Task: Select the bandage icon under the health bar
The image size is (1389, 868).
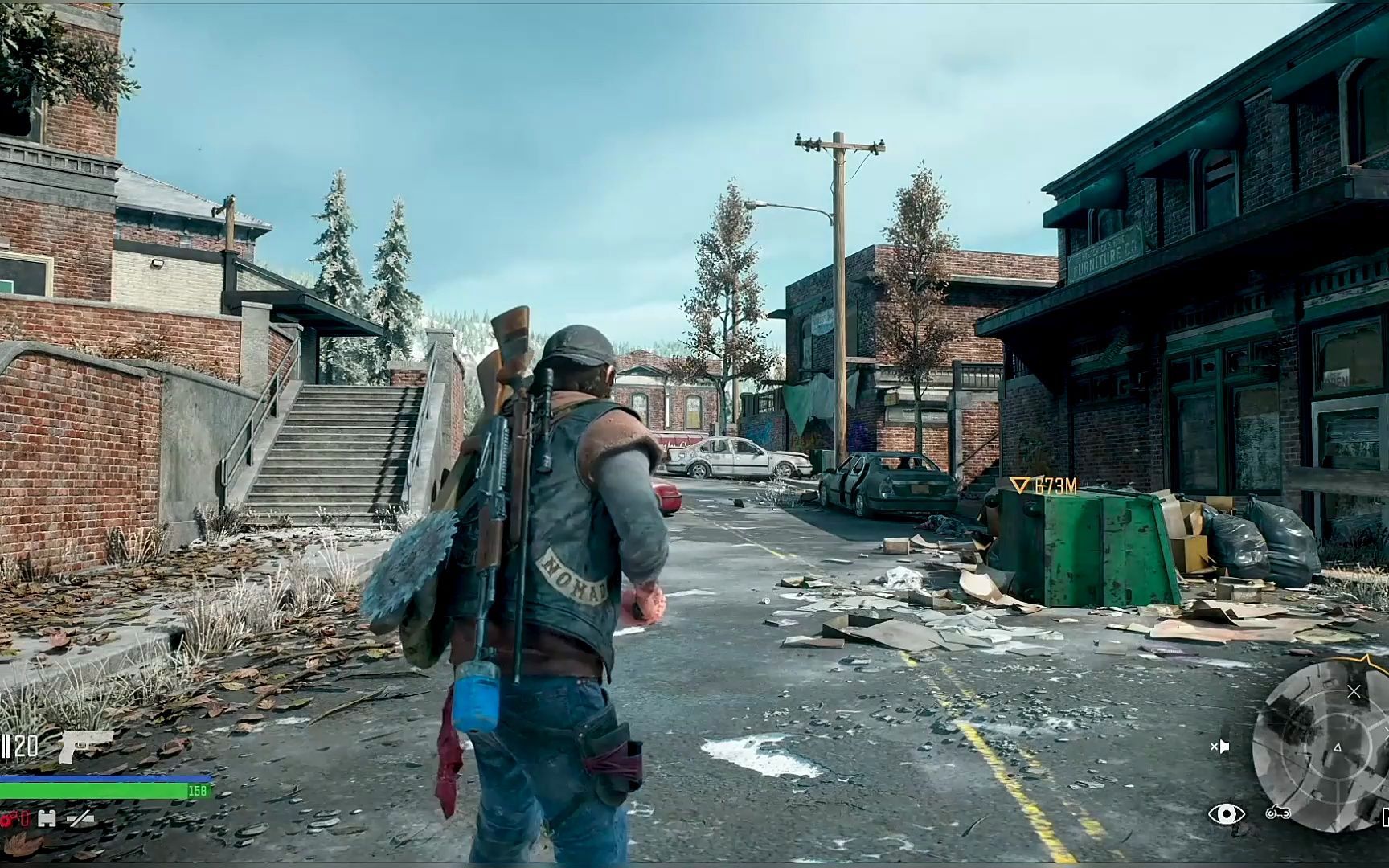Action: pos(47,819)
